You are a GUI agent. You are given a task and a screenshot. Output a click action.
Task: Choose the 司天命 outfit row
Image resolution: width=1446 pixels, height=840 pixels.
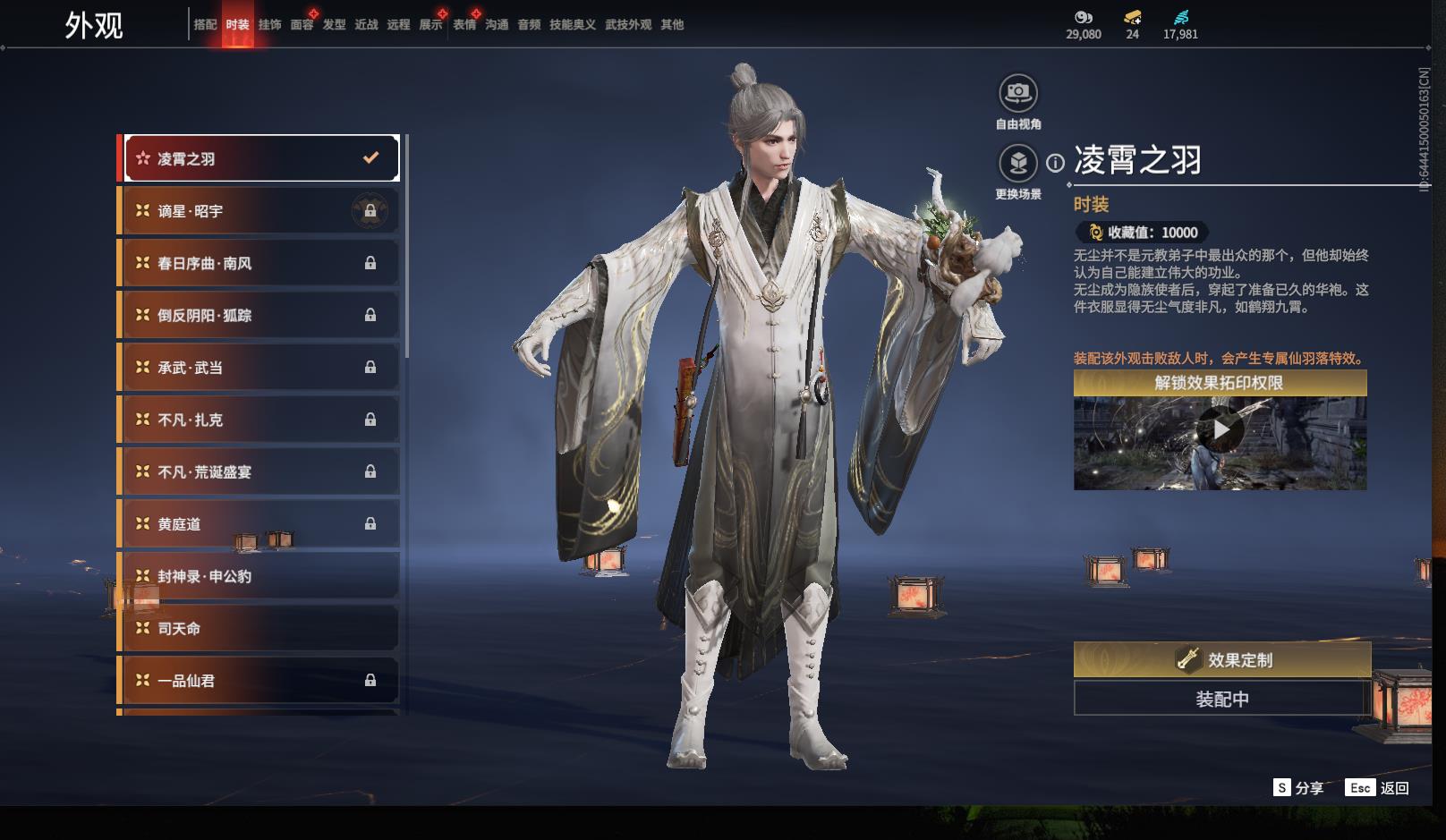pyautogui.click(x=260, y=628)
